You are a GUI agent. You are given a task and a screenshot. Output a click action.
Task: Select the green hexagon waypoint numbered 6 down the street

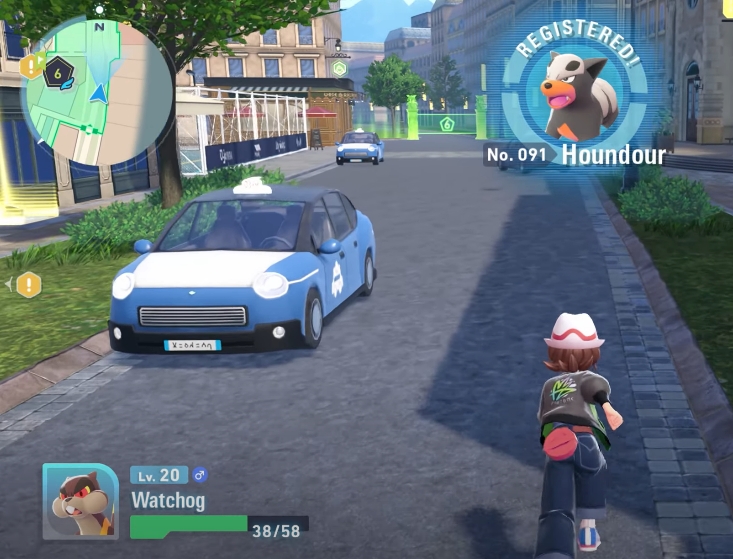coord(447,124)
